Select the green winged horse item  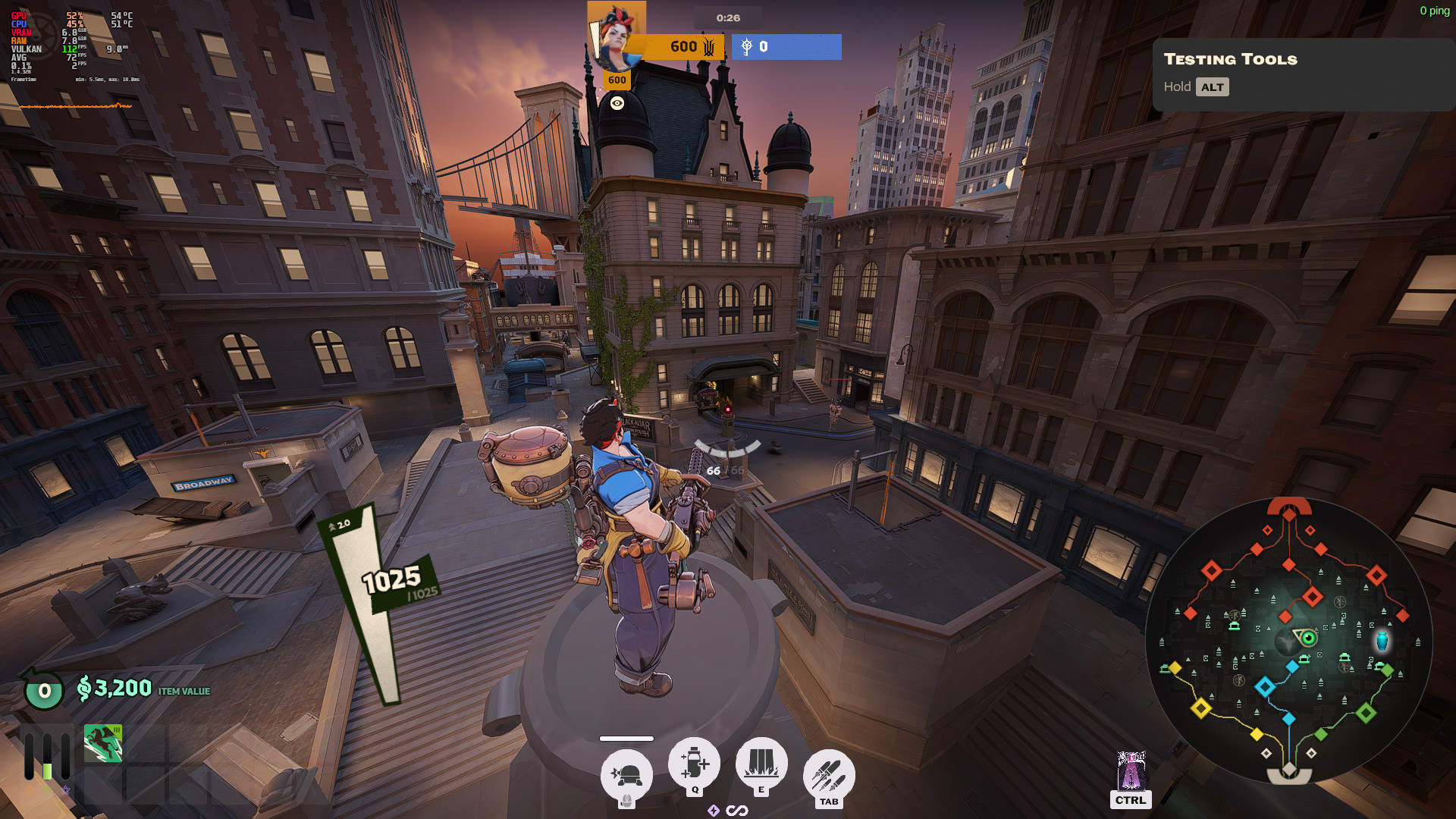pyautogui.click(x=103, y=743)
